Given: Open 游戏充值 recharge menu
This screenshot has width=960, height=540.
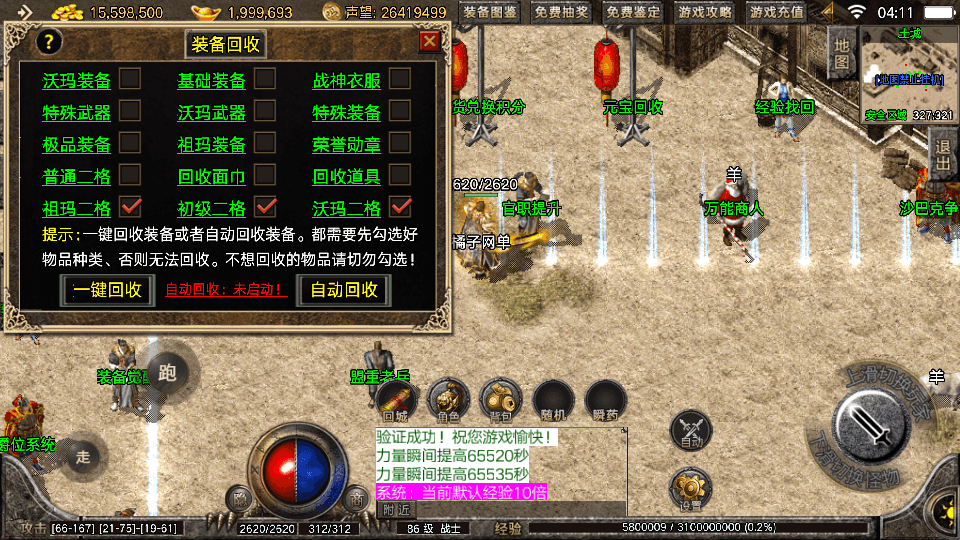Looking at the screenshot, I should (x=776, y=13).
